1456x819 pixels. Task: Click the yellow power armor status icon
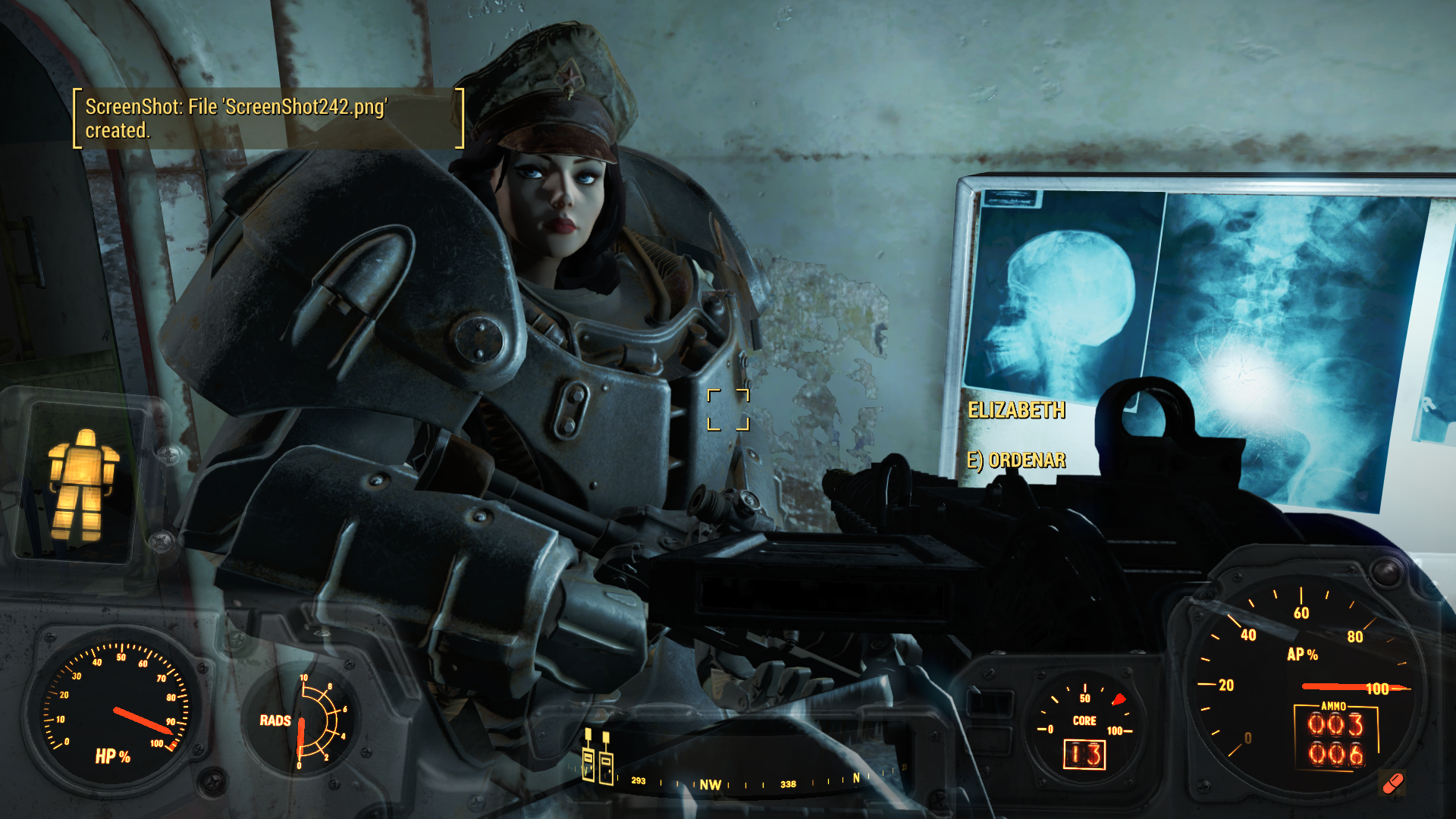coord(82,484)
